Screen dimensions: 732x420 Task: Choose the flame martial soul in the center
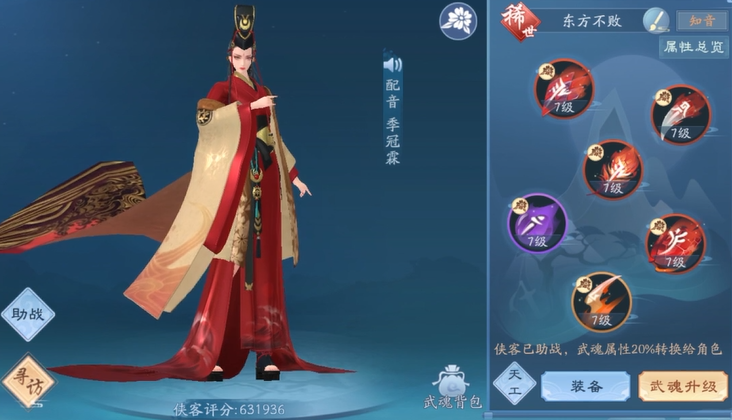pyautogui.click(x=611, y=167)
